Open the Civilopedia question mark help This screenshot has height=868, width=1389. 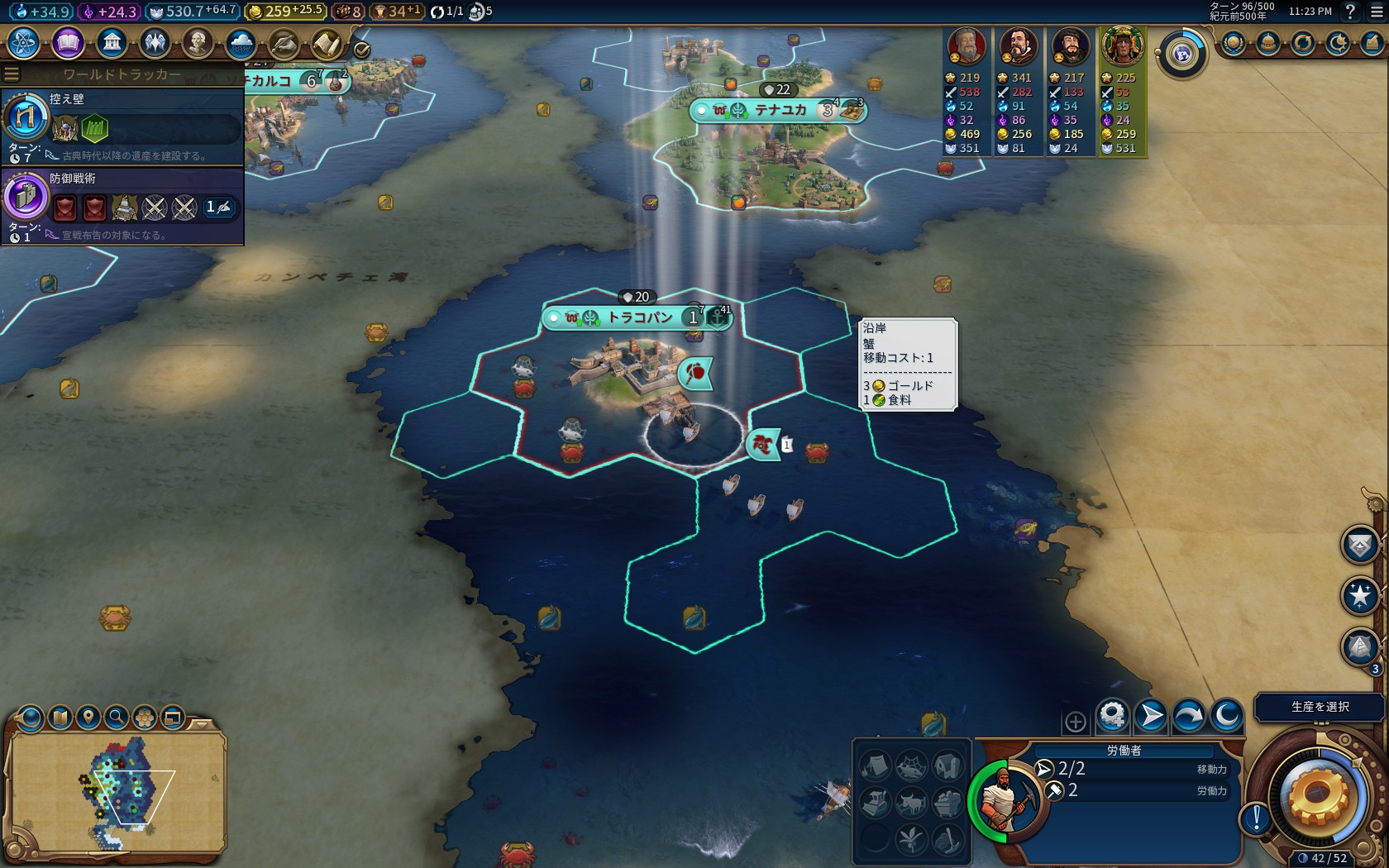(1350, 12)
